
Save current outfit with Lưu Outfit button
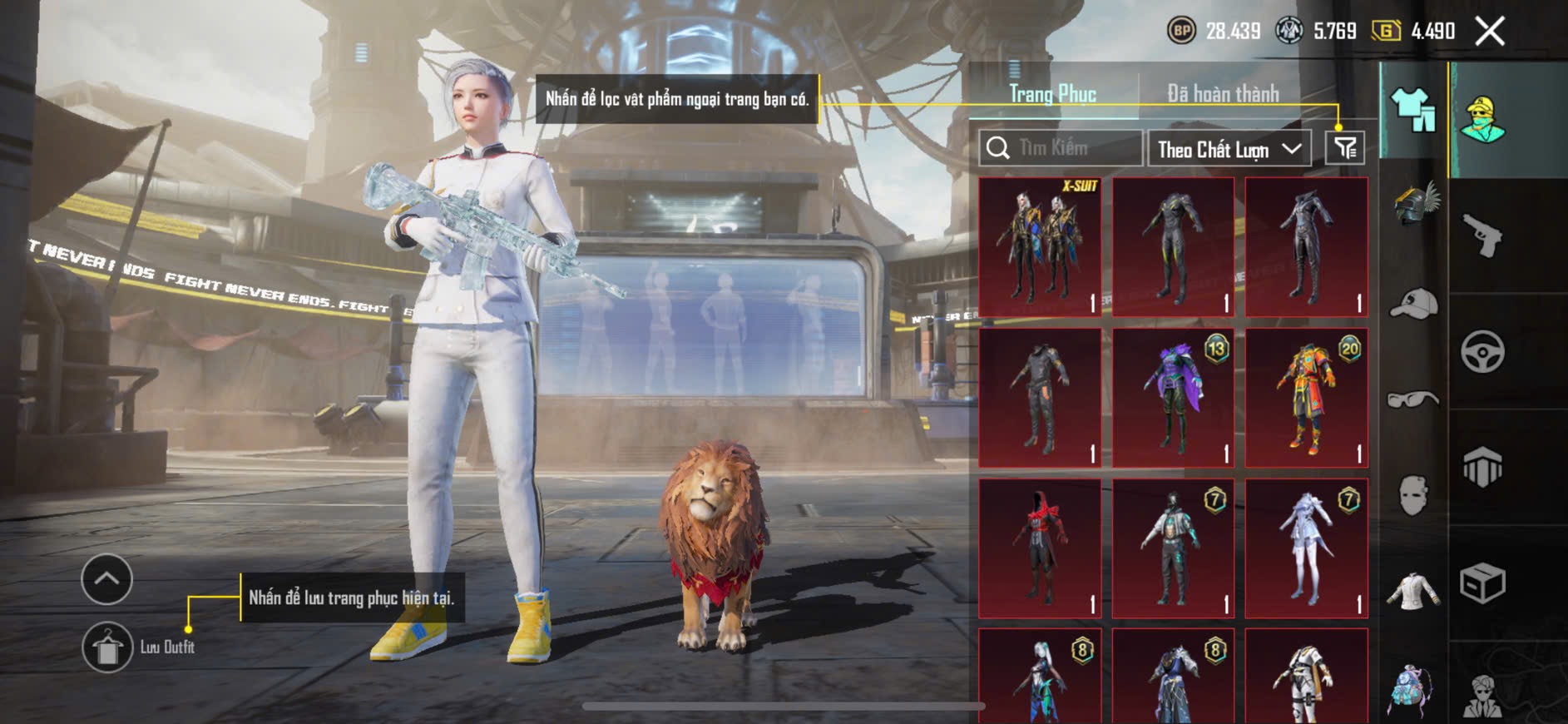[107, 647]
